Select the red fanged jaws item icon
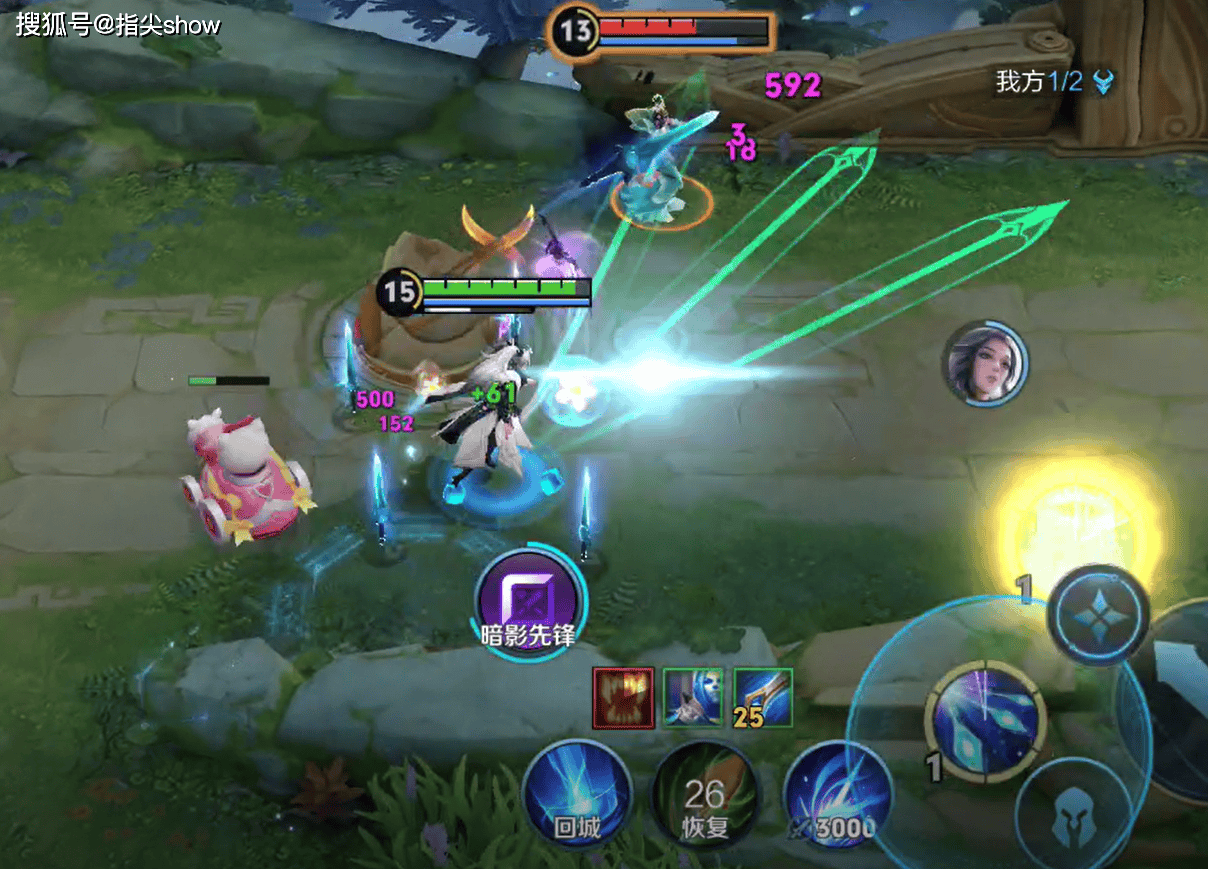1208x869 pixels. 623,697
